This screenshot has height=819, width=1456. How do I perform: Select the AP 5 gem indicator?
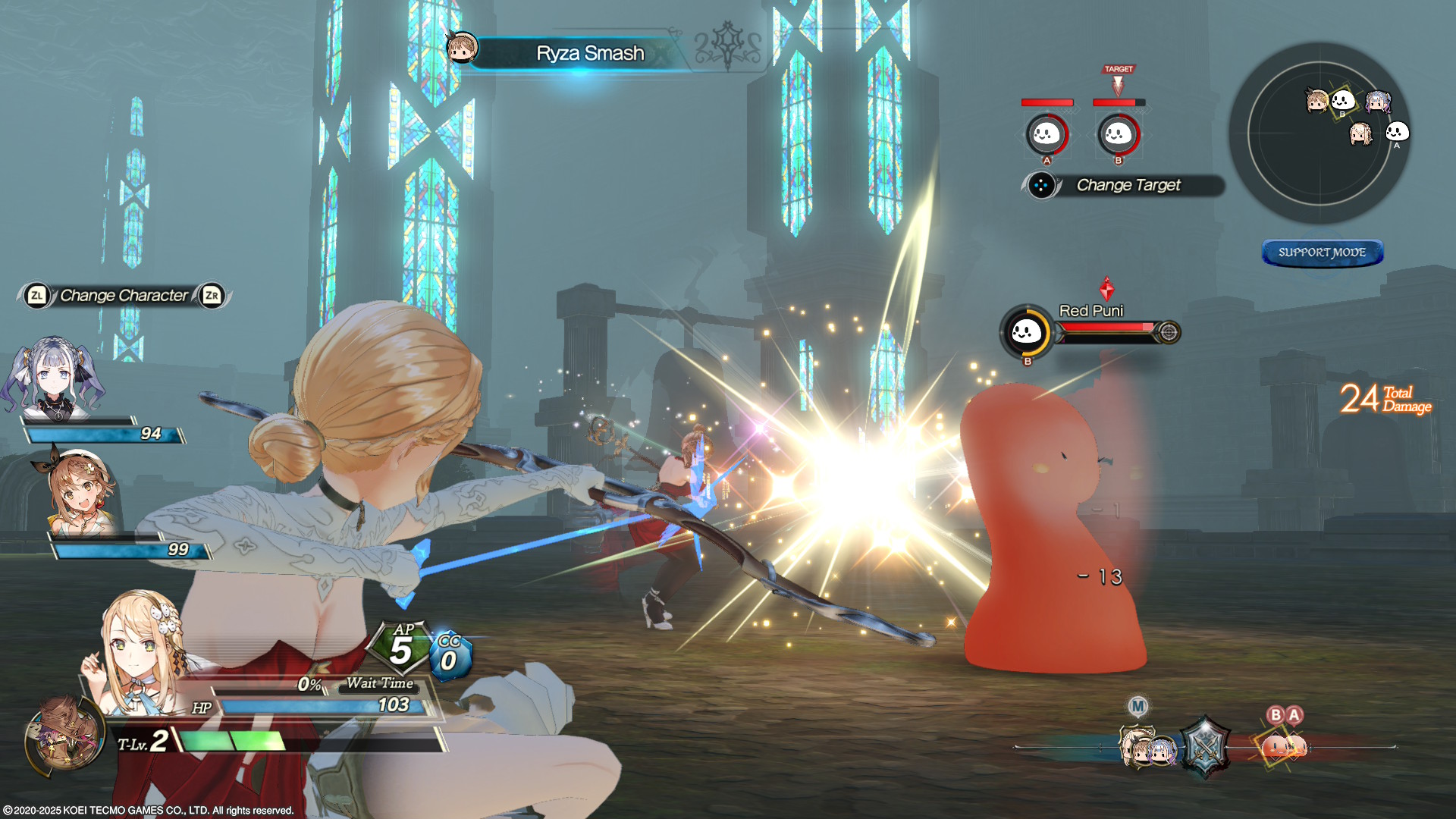pyautogui.click(x=400, y=648)
